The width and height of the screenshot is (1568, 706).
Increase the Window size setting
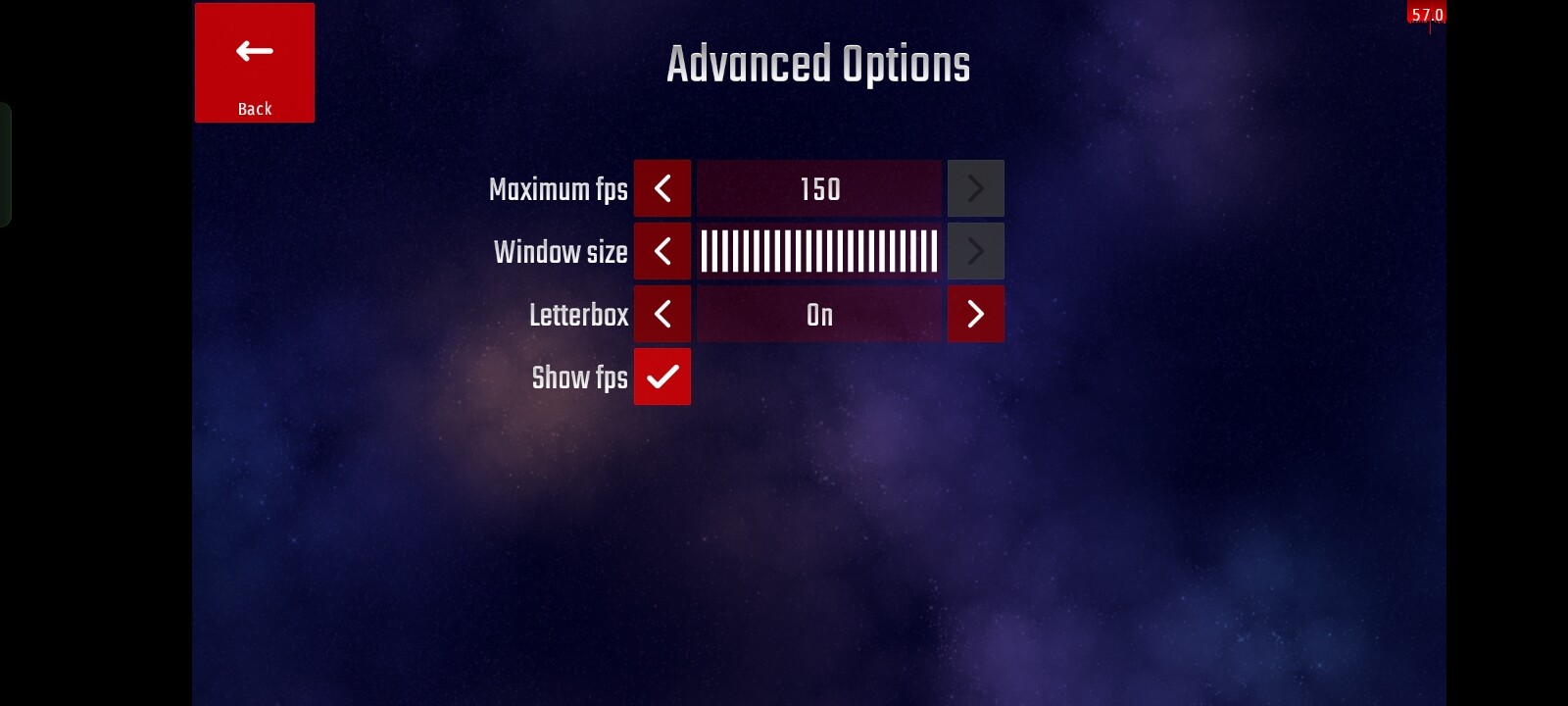coord(975,251)
